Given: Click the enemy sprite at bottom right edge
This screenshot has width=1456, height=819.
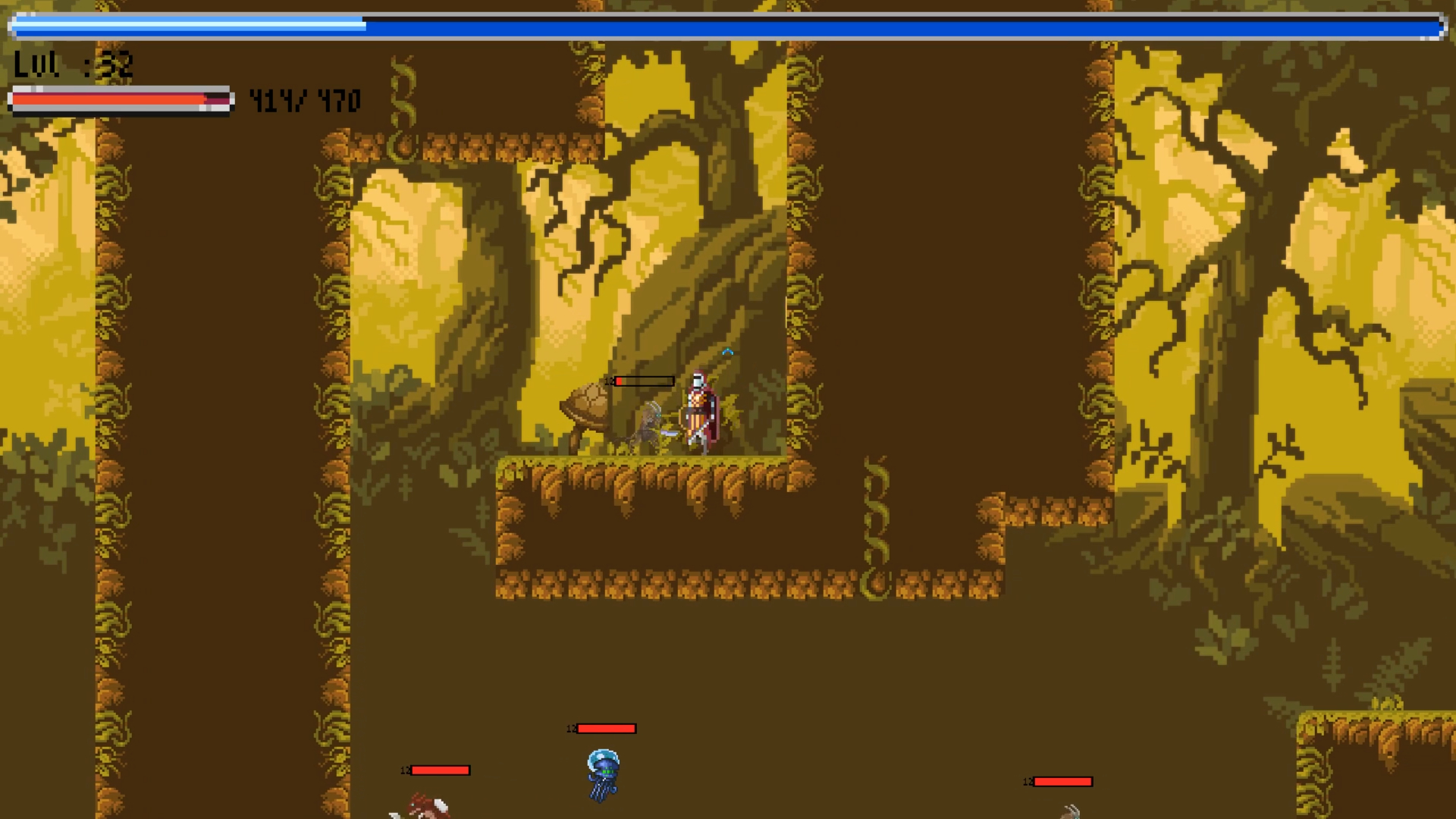Looking at the screenshot, I should click(1072, 811).
